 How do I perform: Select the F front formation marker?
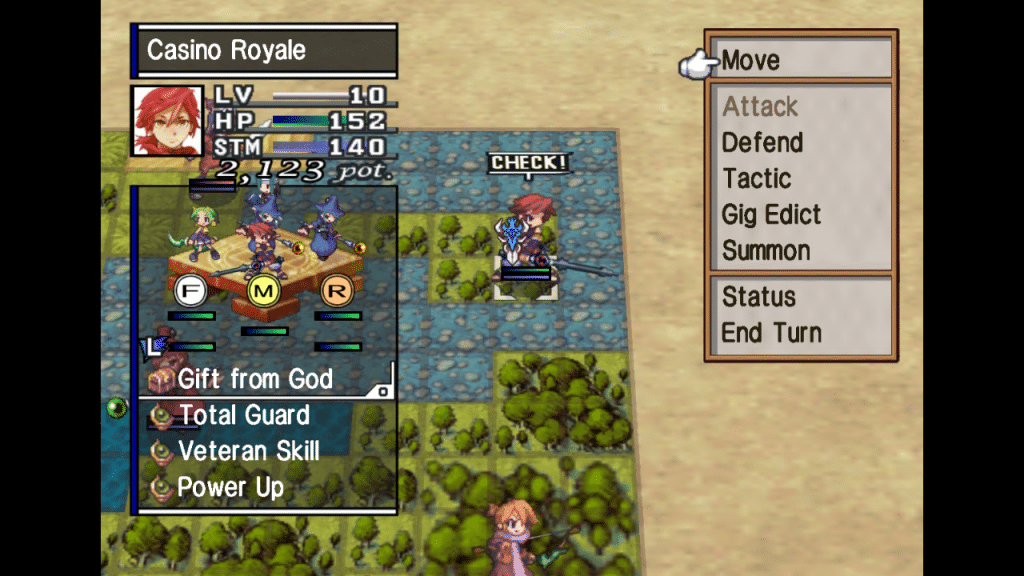[x=190, y=290]
